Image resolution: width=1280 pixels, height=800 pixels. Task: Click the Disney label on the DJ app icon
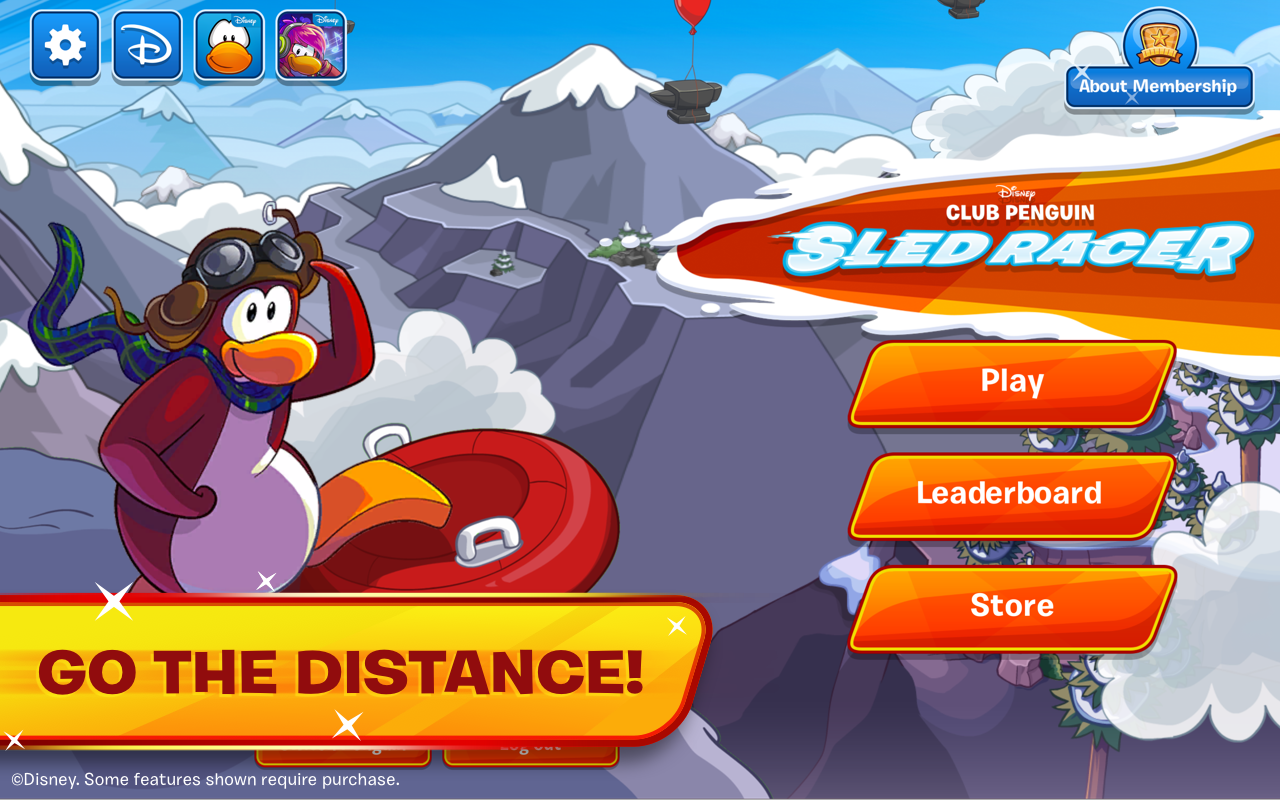[330, 18]
